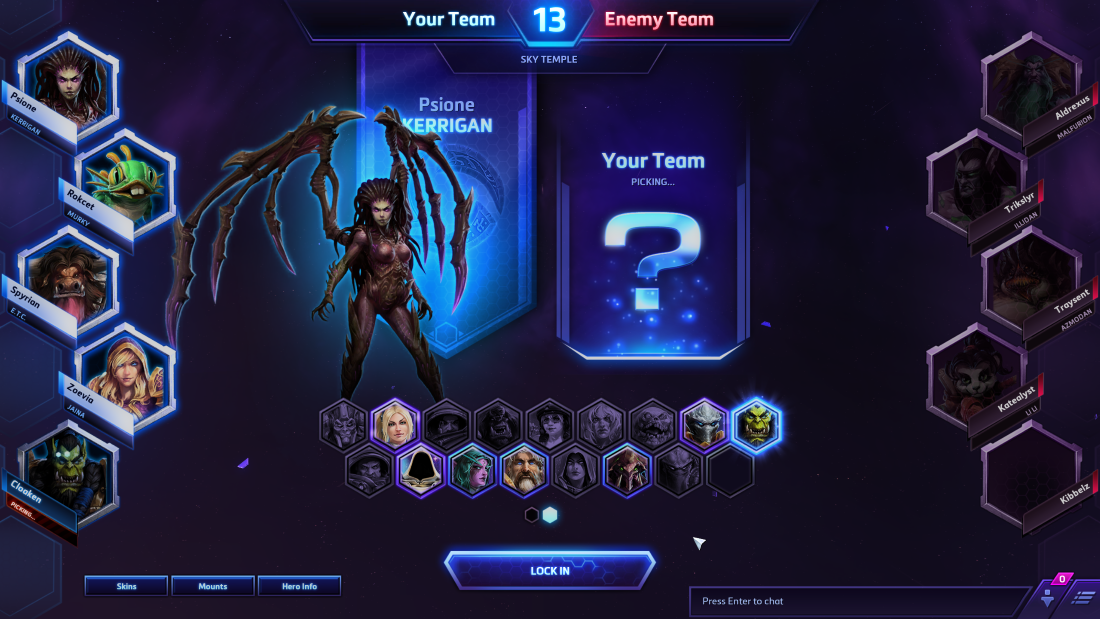Select teammate Rokcet's Murky portrait
Viewport: 1100px width, 619px height.
[125, 180]
